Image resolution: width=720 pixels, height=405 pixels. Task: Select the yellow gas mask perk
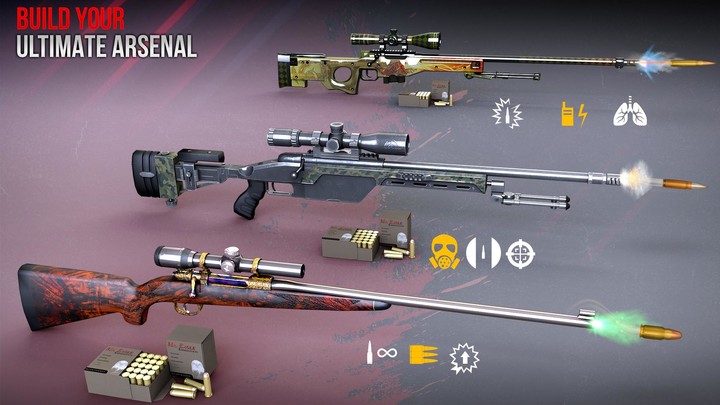443,253
